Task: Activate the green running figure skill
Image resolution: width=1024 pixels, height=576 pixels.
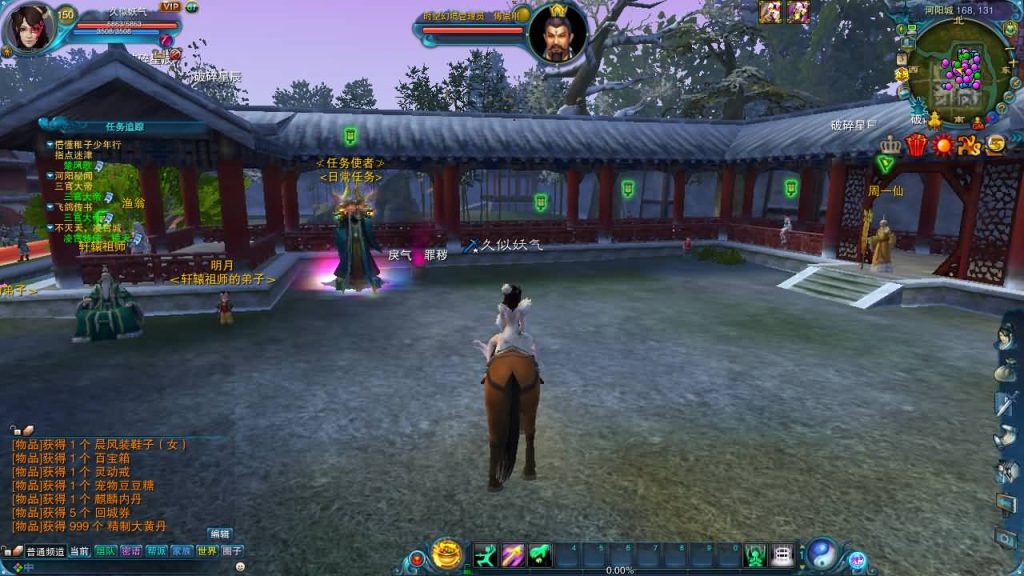Action: tap(486, 554)
